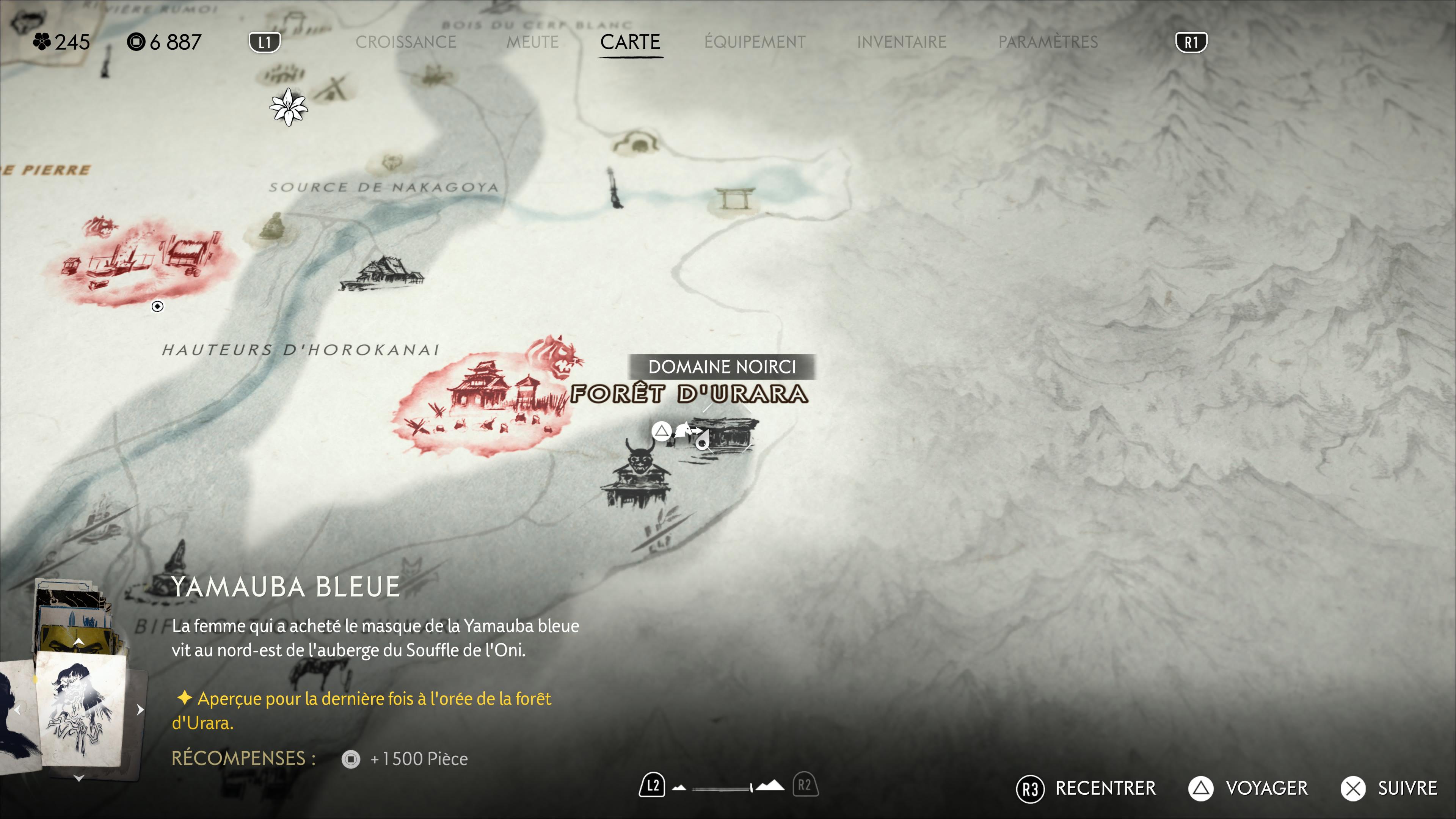
Task: Click the torii gate map marker
Action: tap(734, 199)
